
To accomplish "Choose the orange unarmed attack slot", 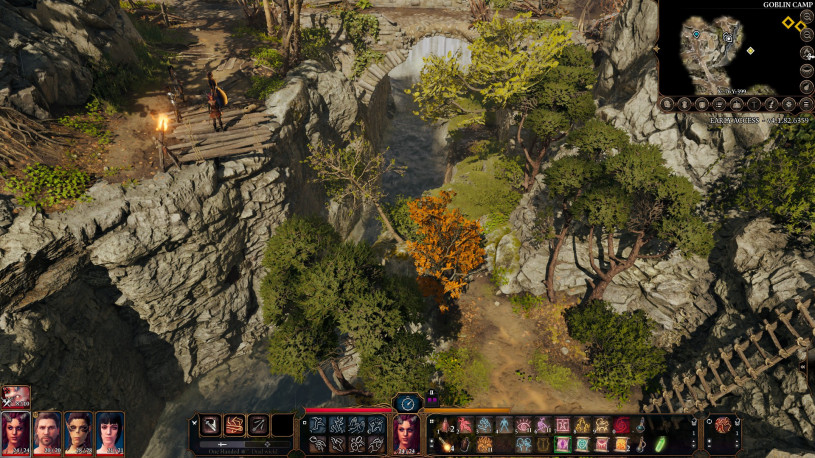I will tap(234, 425).
